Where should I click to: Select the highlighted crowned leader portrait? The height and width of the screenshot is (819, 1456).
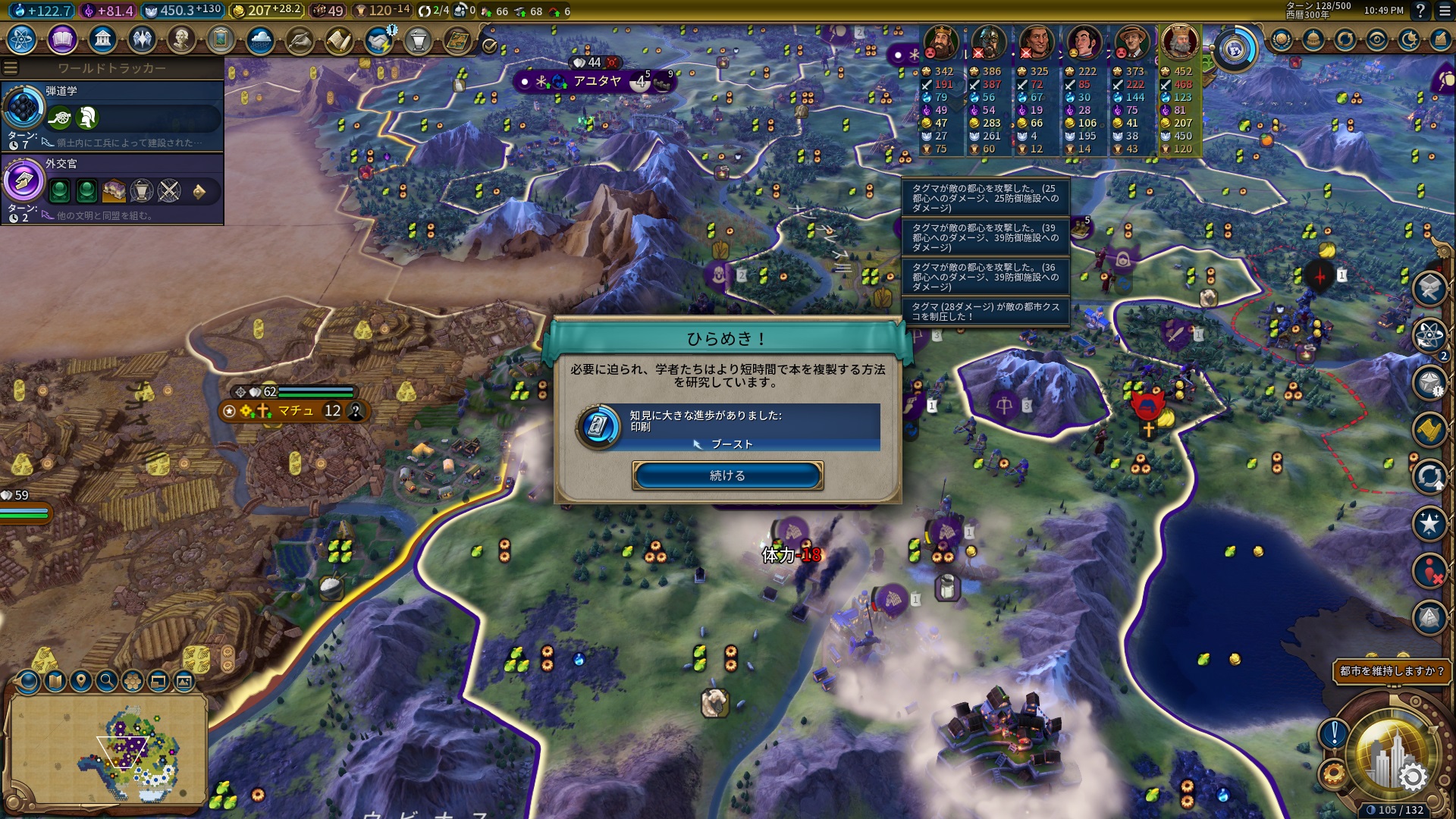pos(1180,42)
